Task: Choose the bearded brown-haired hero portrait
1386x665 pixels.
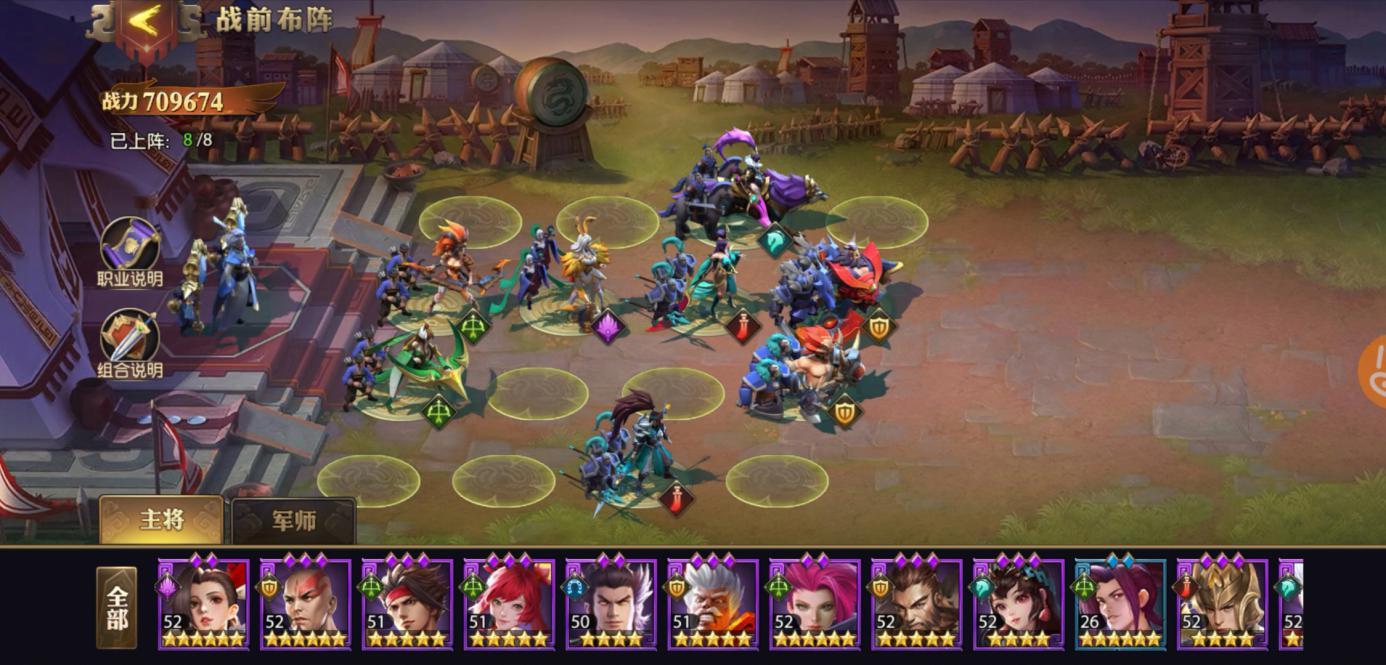Action: [917, 604]
